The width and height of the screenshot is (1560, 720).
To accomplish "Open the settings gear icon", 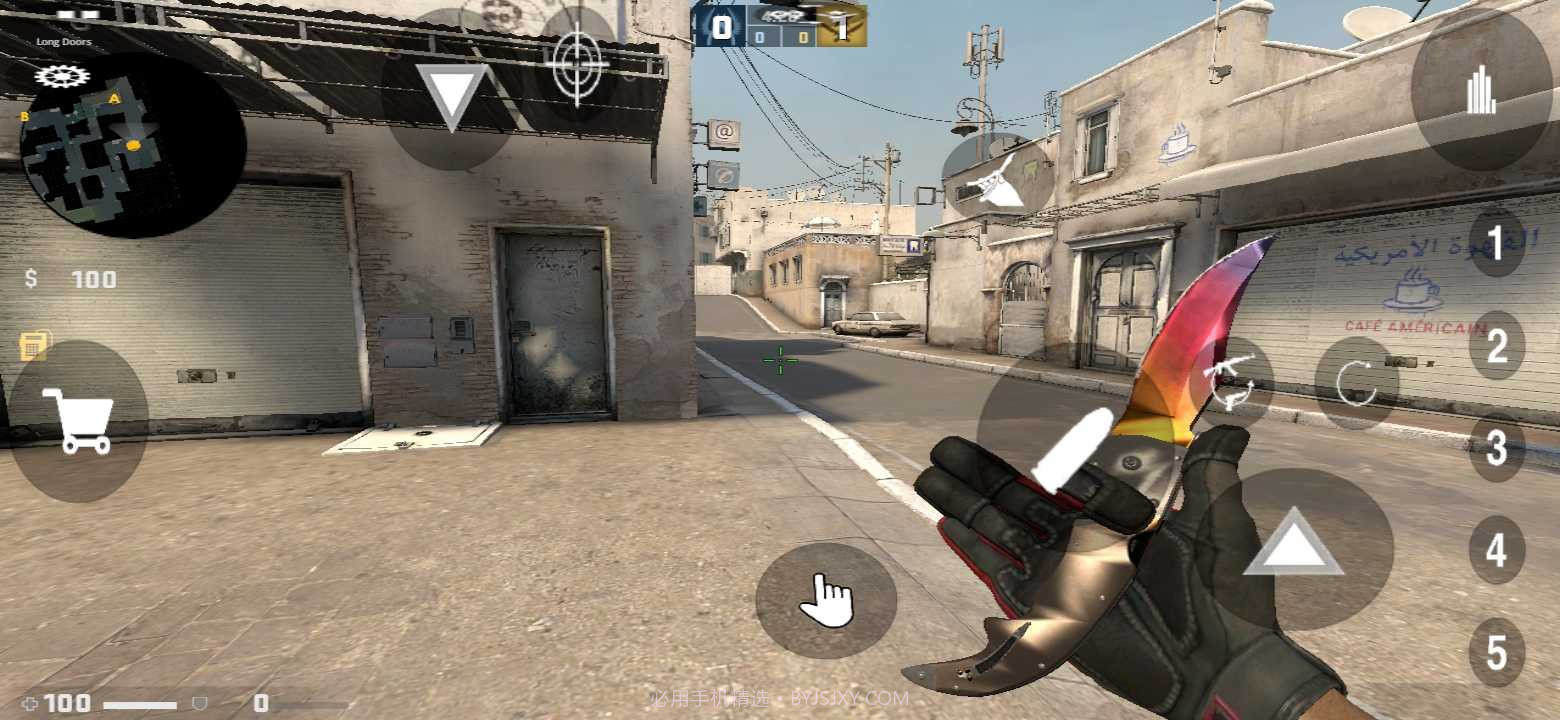I will 62,76.
